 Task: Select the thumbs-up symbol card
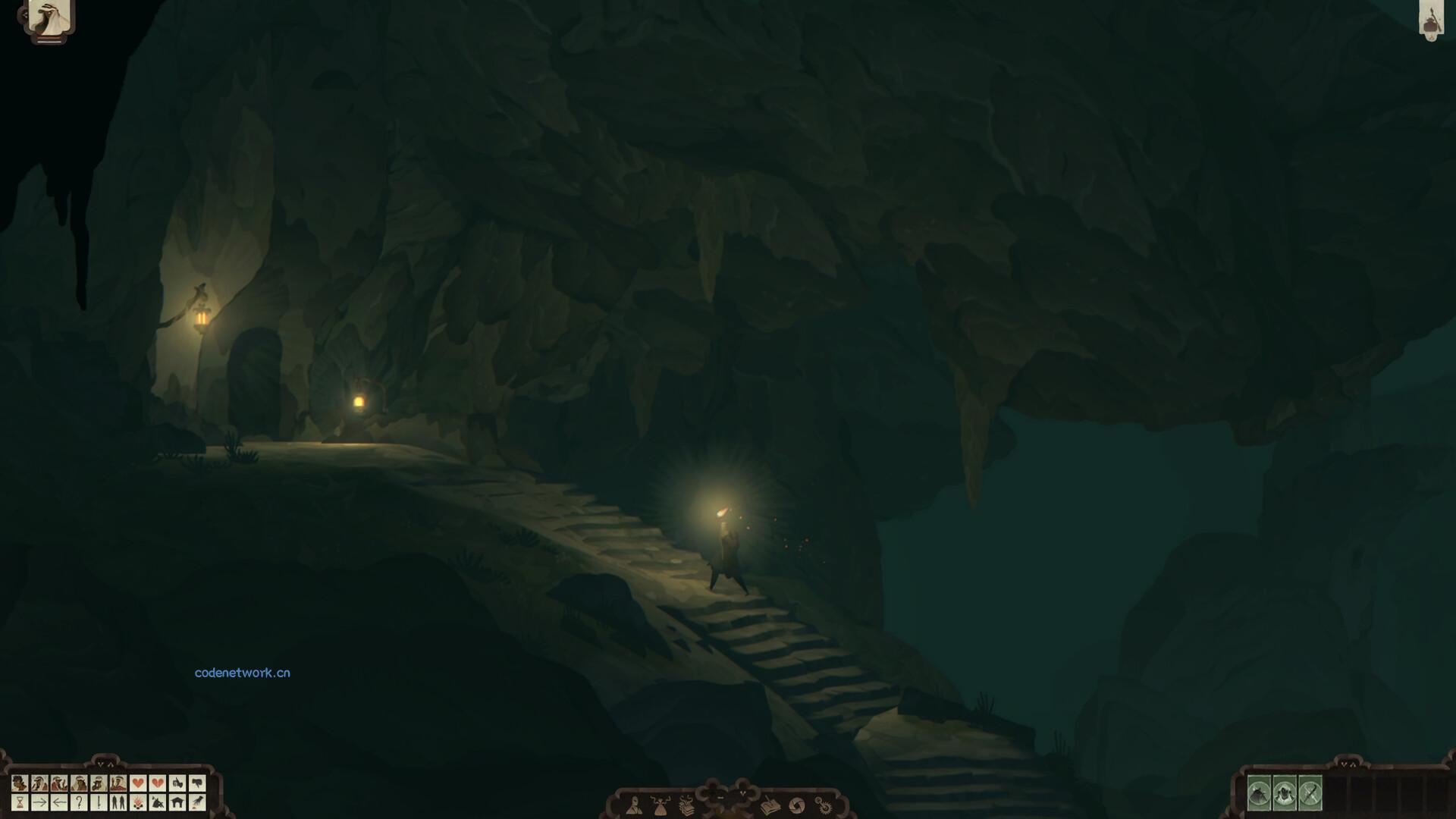177,782
